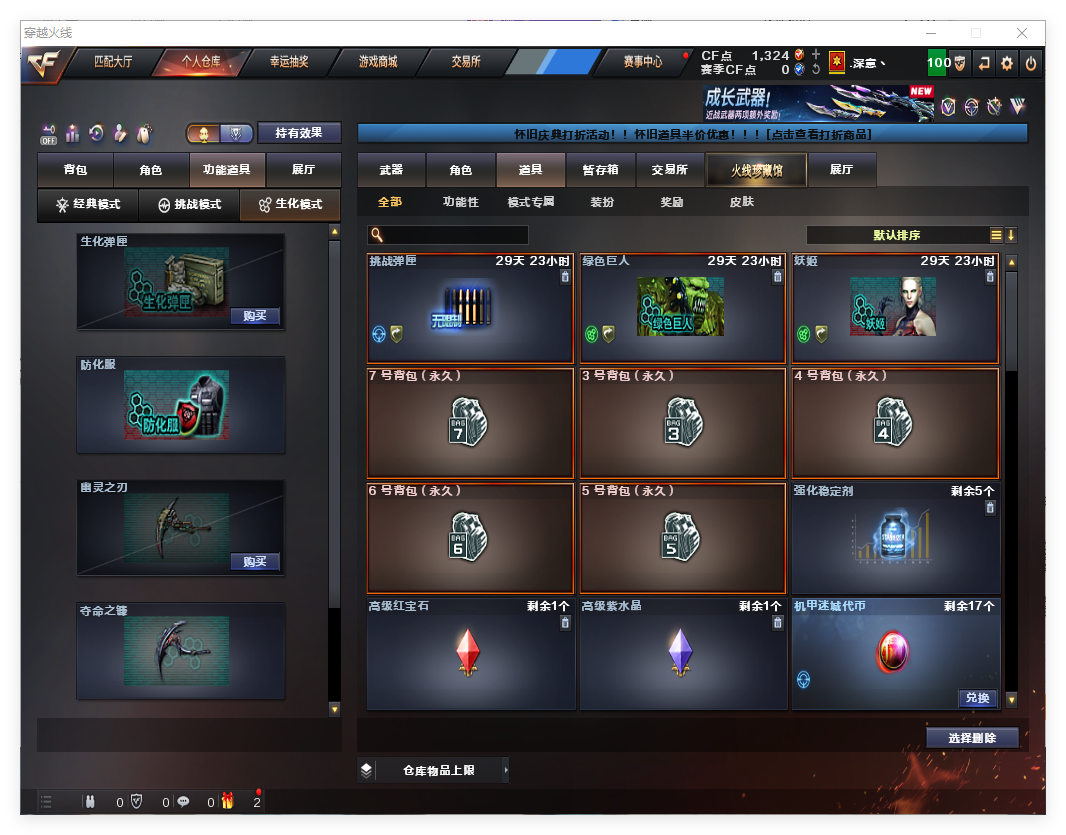Image resolution: width=1066 pixels, height=835 pixels.
Task: Select the 高级红宝石 red gem item
Action: pos(470,654)
